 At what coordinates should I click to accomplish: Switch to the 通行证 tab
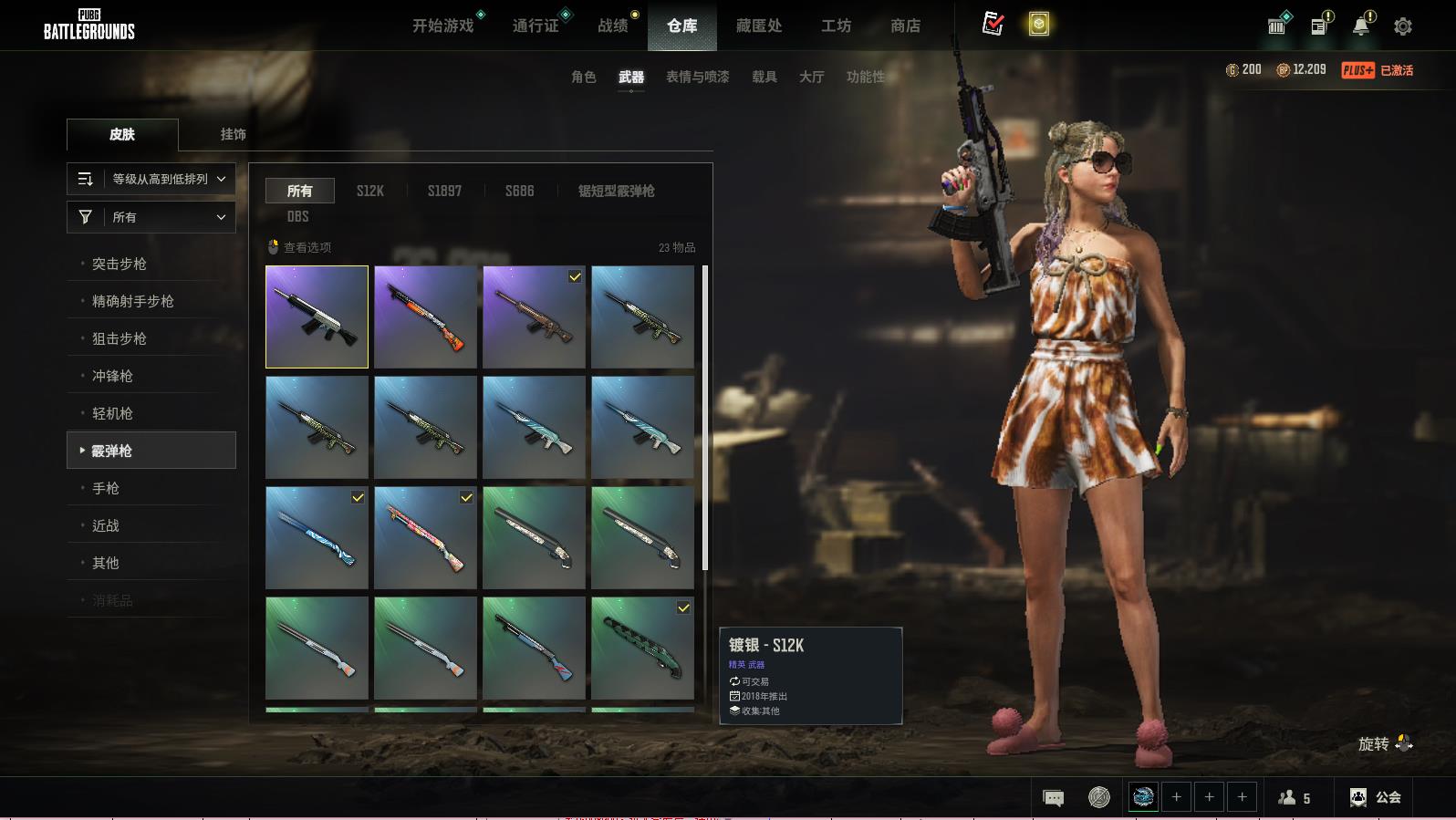point(536,26)
